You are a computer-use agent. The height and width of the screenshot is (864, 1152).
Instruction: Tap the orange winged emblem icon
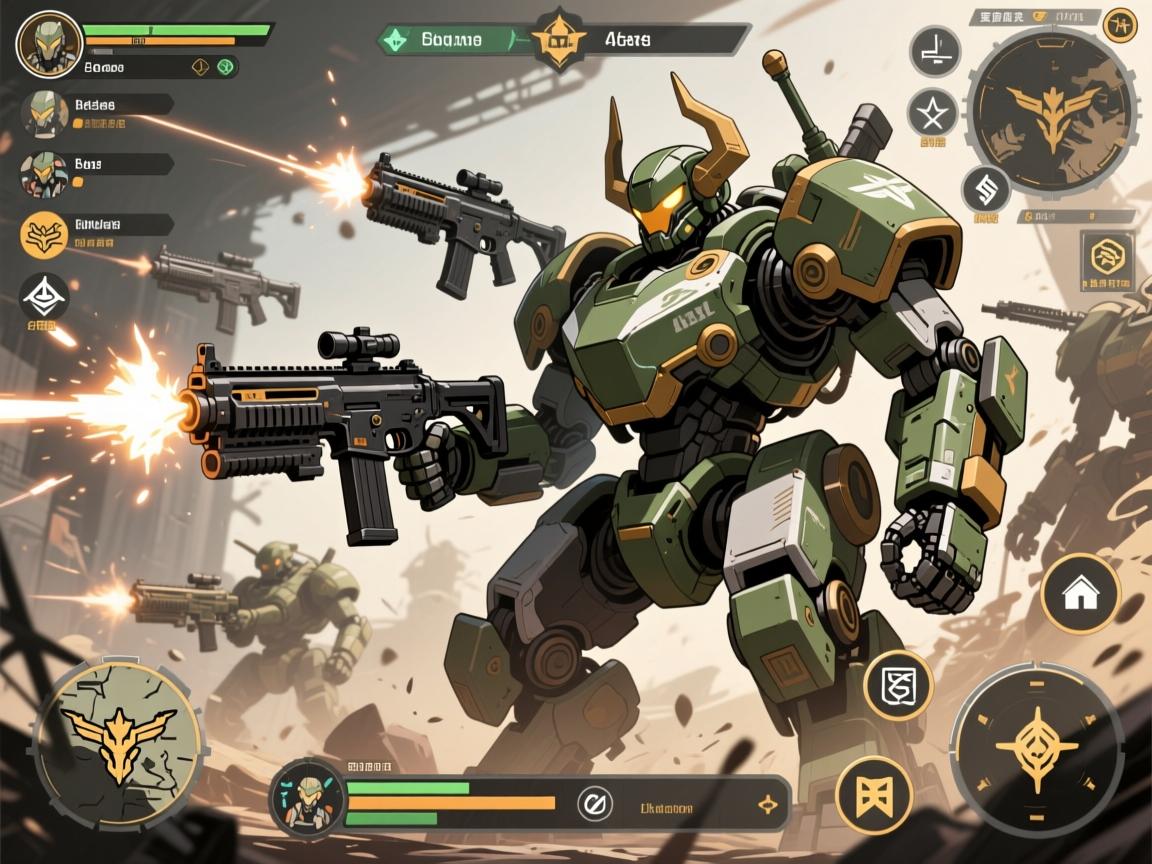tap(43, 235)
